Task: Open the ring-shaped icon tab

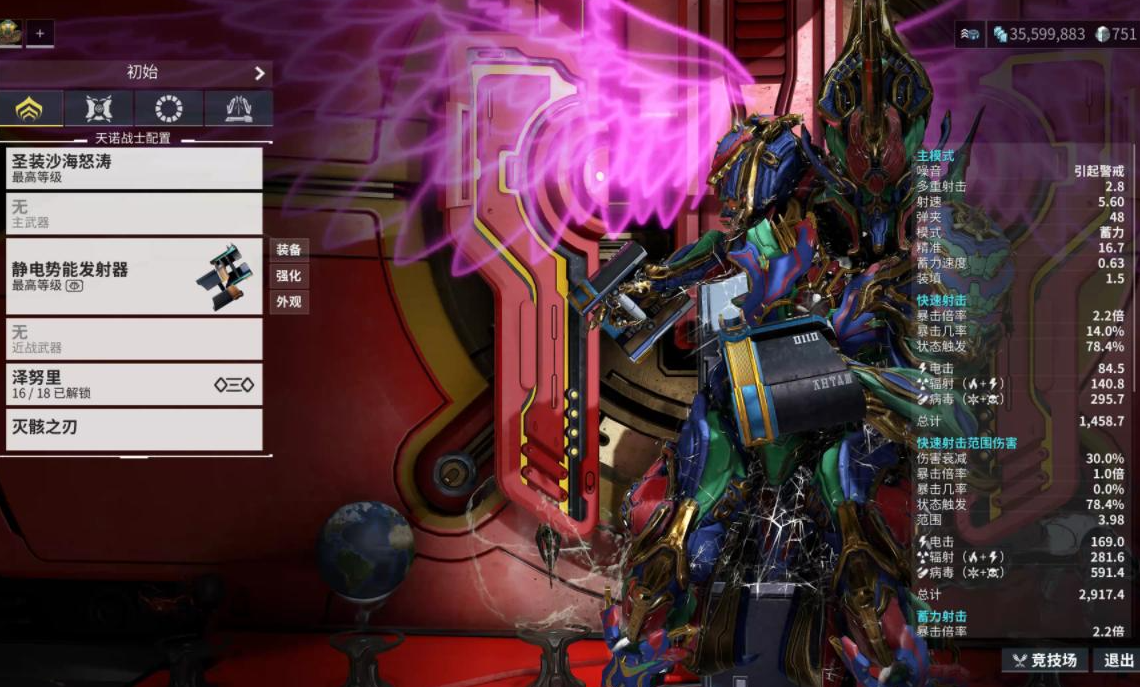Action: (x=168, y=108)
